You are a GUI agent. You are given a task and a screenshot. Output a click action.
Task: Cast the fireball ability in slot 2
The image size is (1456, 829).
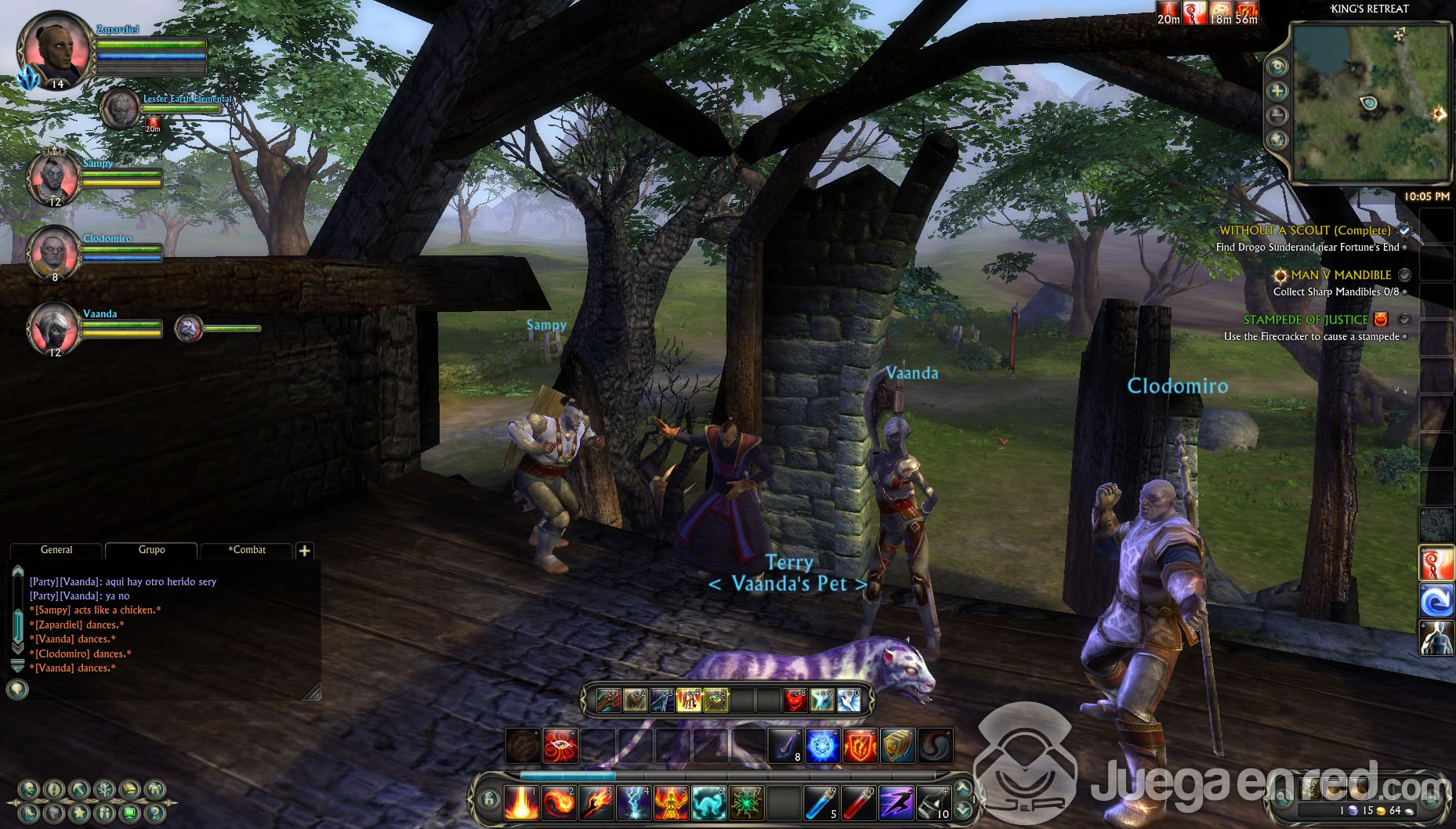(559, 802)
